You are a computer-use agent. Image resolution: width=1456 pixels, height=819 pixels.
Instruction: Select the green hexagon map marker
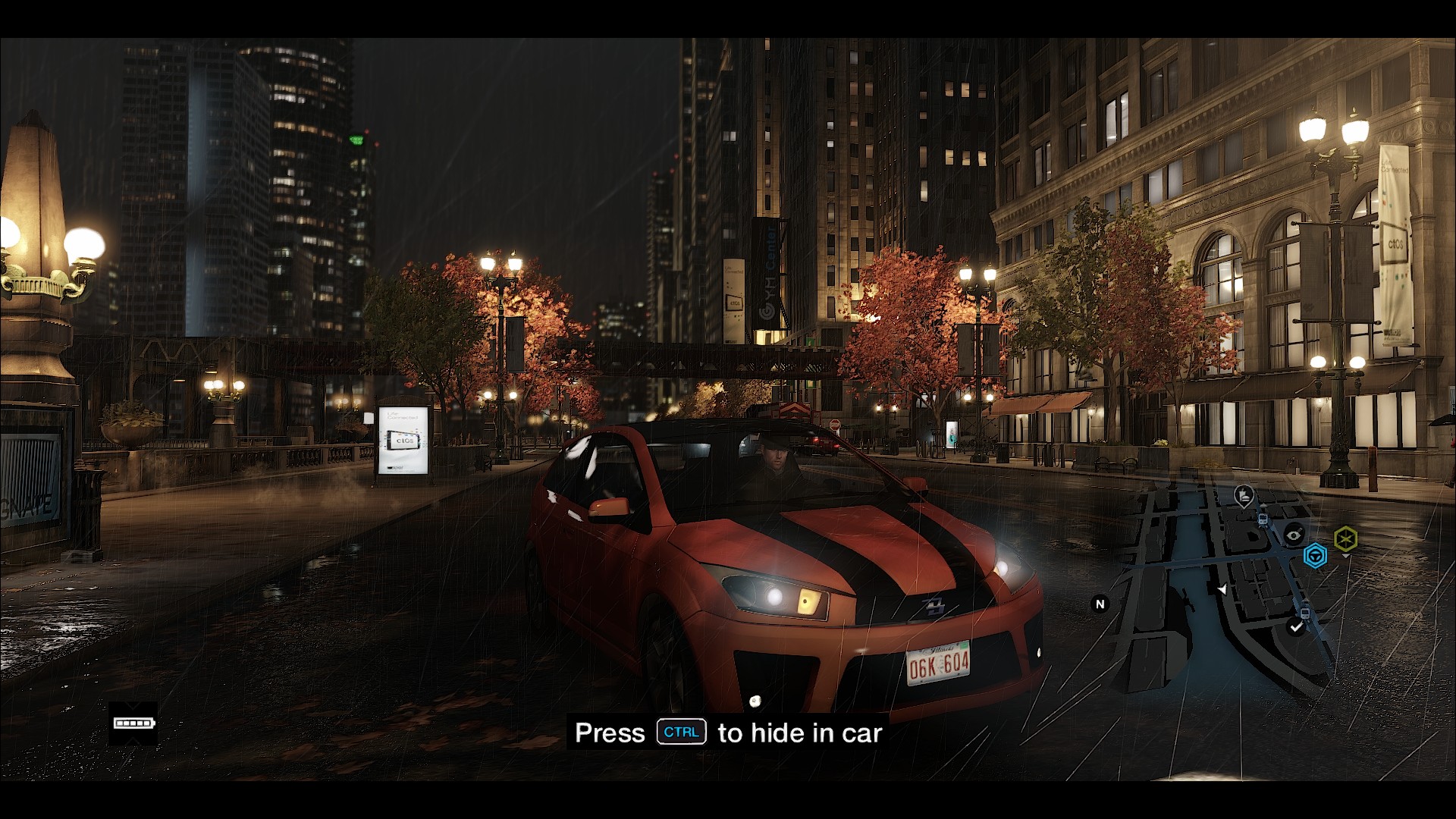pos(1346,539)
